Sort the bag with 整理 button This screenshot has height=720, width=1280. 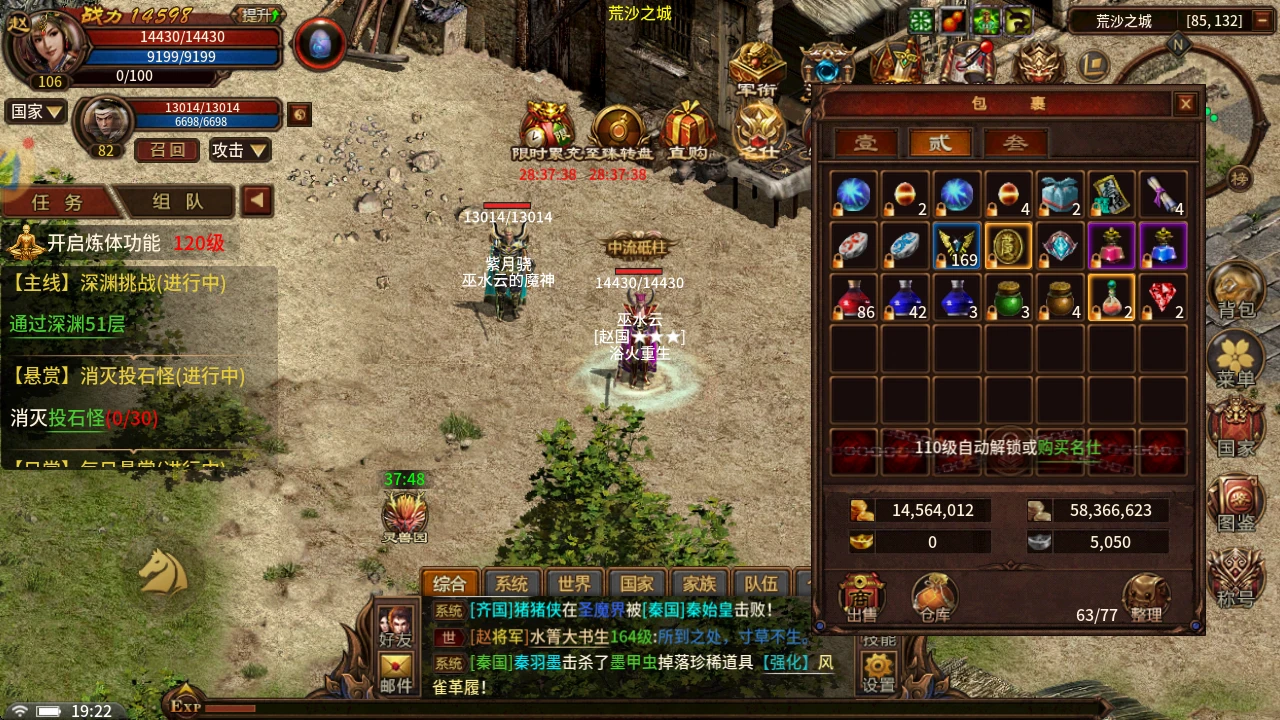(1145, 598)
